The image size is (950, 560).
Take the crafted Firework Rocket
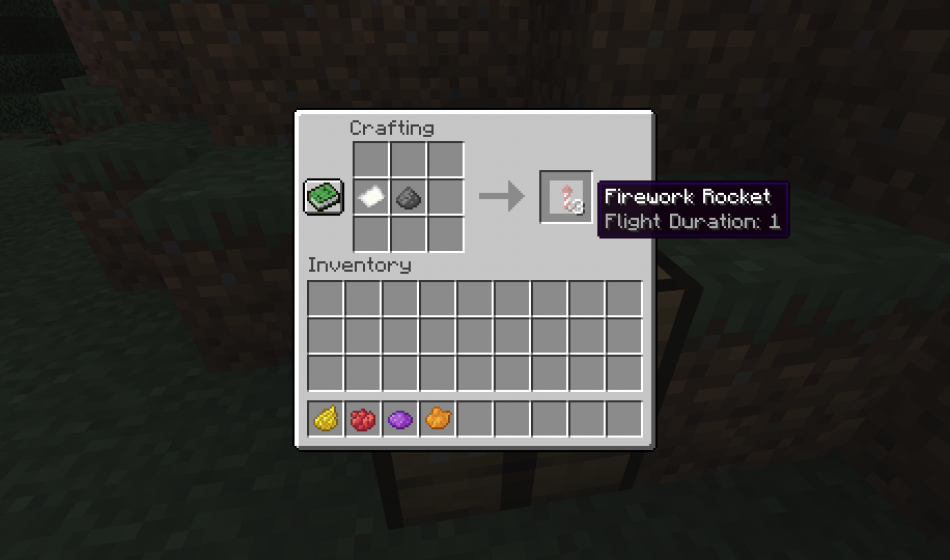[x=566, y=197]
